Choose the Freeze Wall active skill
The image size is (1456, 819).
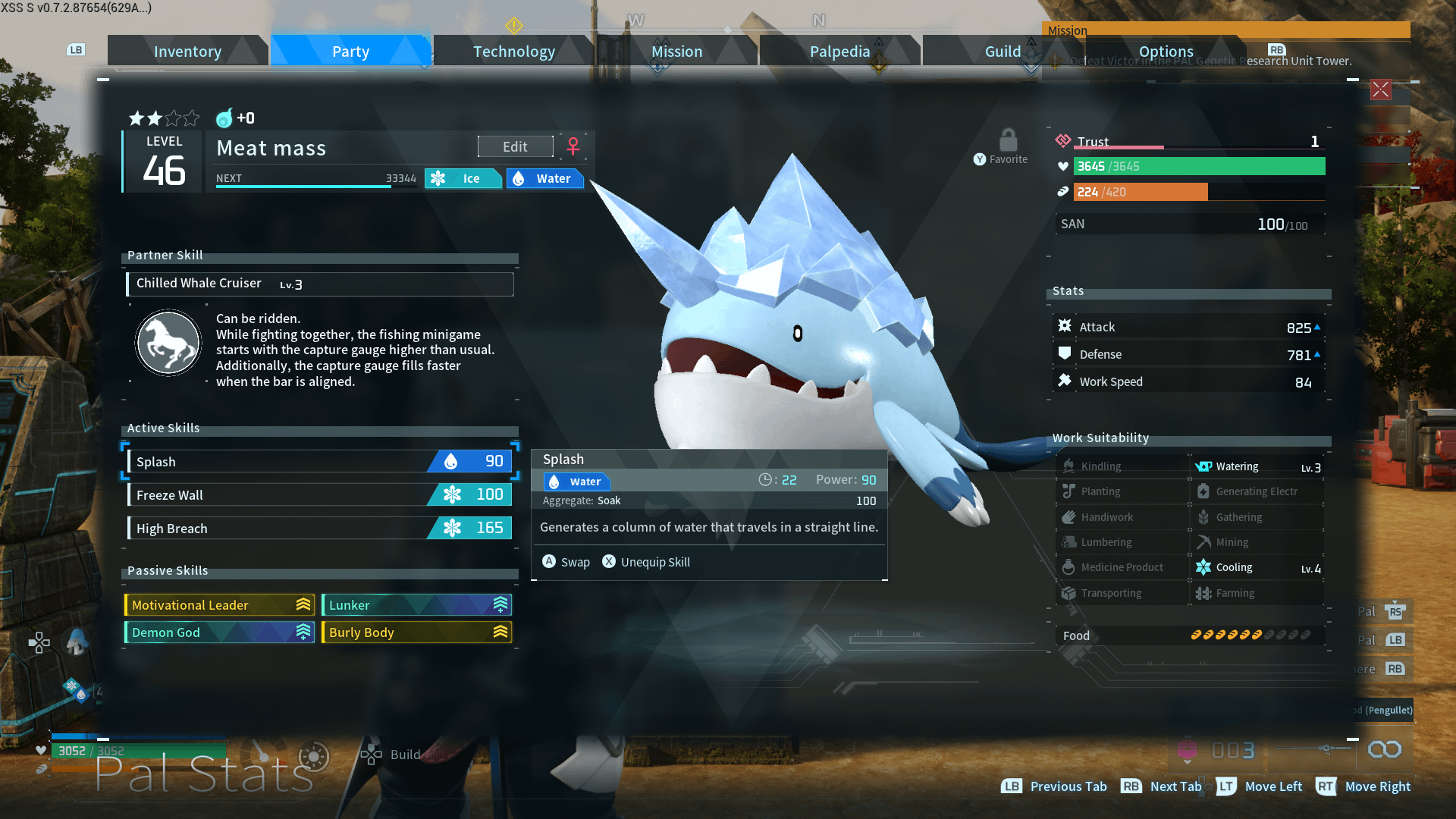tap(319, 495)
